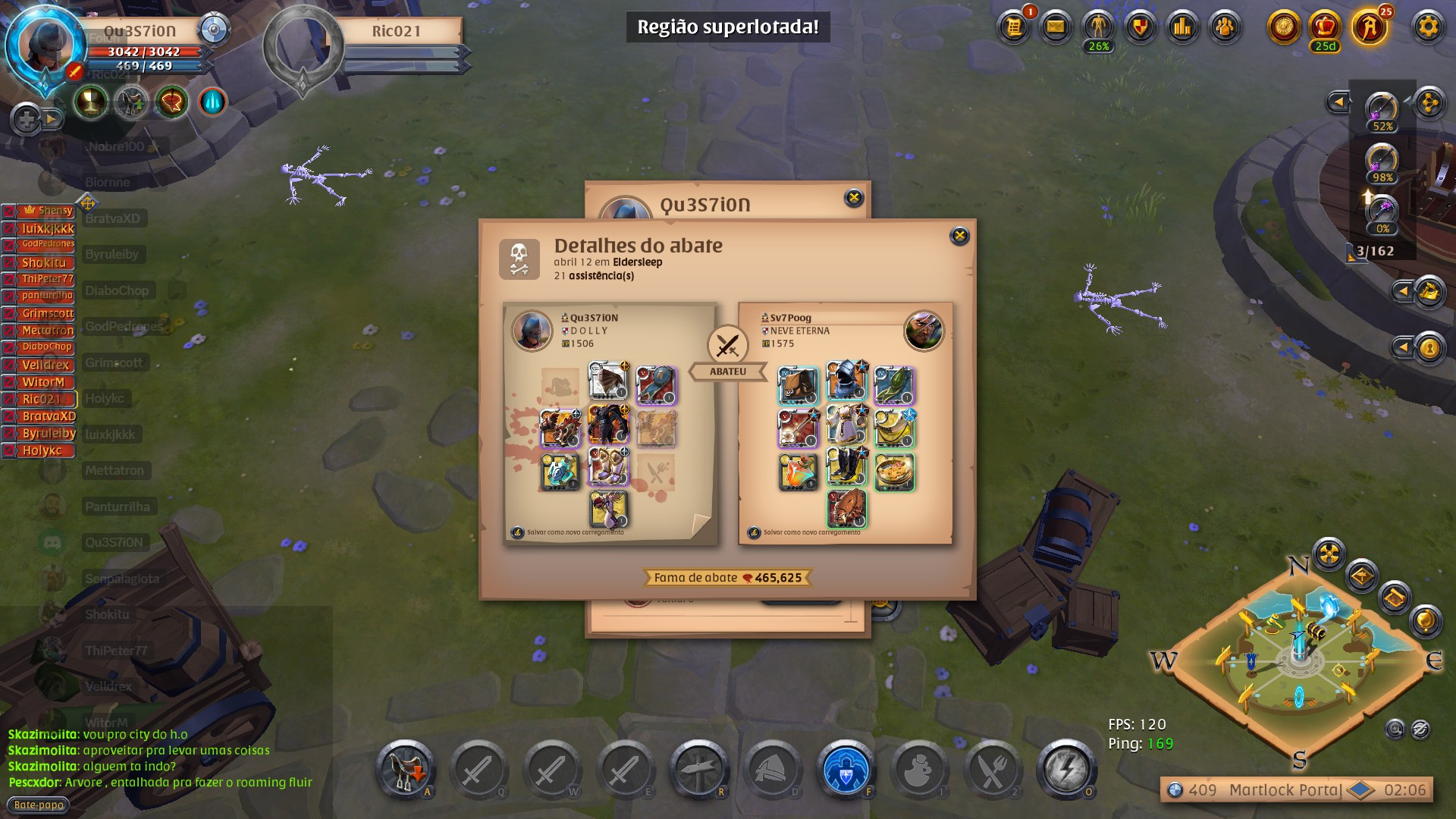This screenshot has height=819, width=1456.
Task: Open the minimap
Action: point(1299,658)
